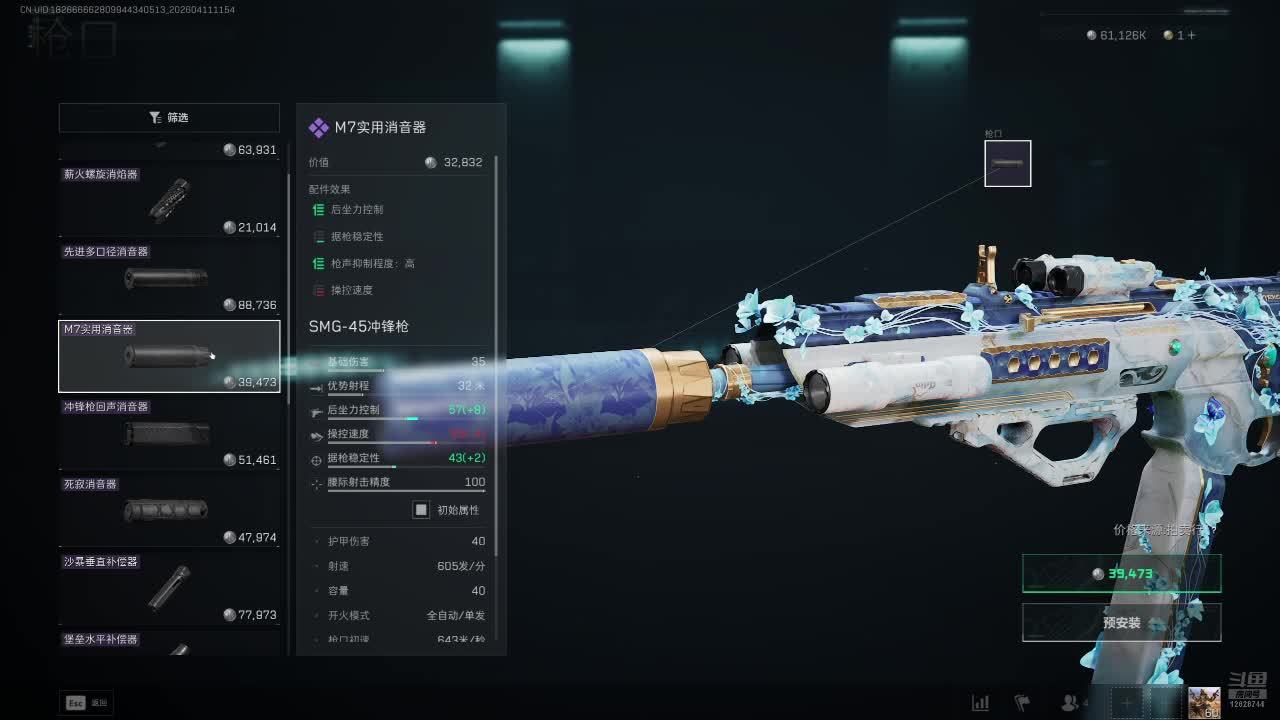This screenshot has width=1280, height=720.
Task: Choose the 沙暴垂直补偿器 compensator
Action: point(169,588)
